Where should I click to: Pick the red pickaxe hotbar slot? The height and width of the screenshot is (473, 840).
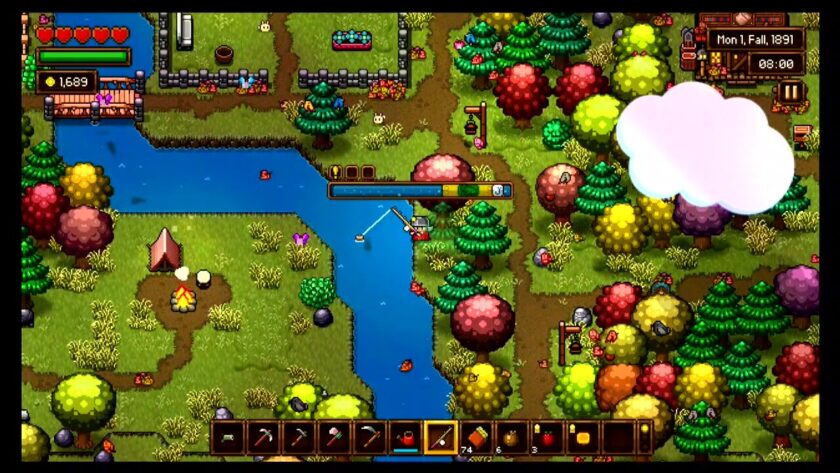click(262, 437)
